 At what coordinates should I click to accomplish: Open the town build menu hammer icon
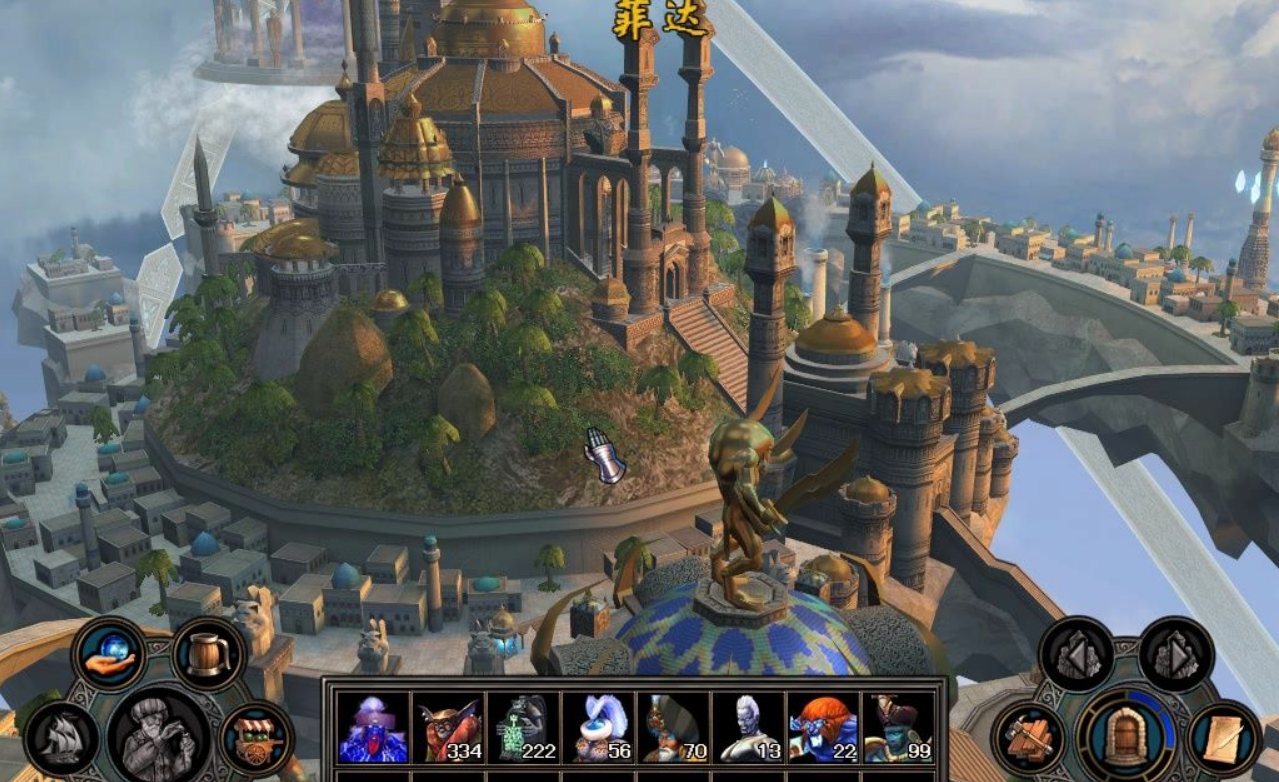(x=1029, y=739)
